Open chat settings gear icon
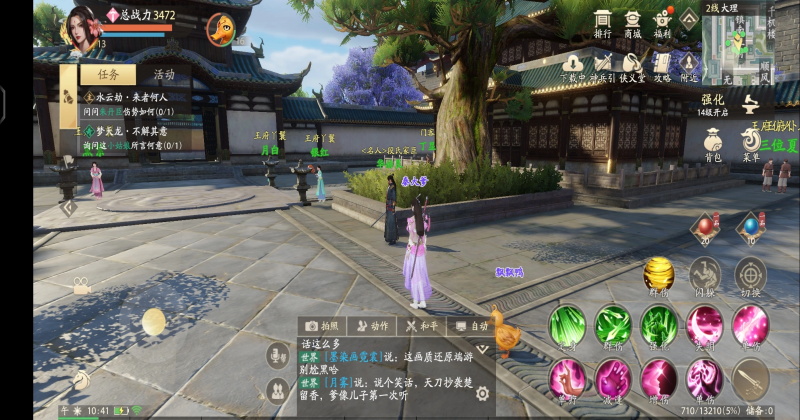 point(482,394)
